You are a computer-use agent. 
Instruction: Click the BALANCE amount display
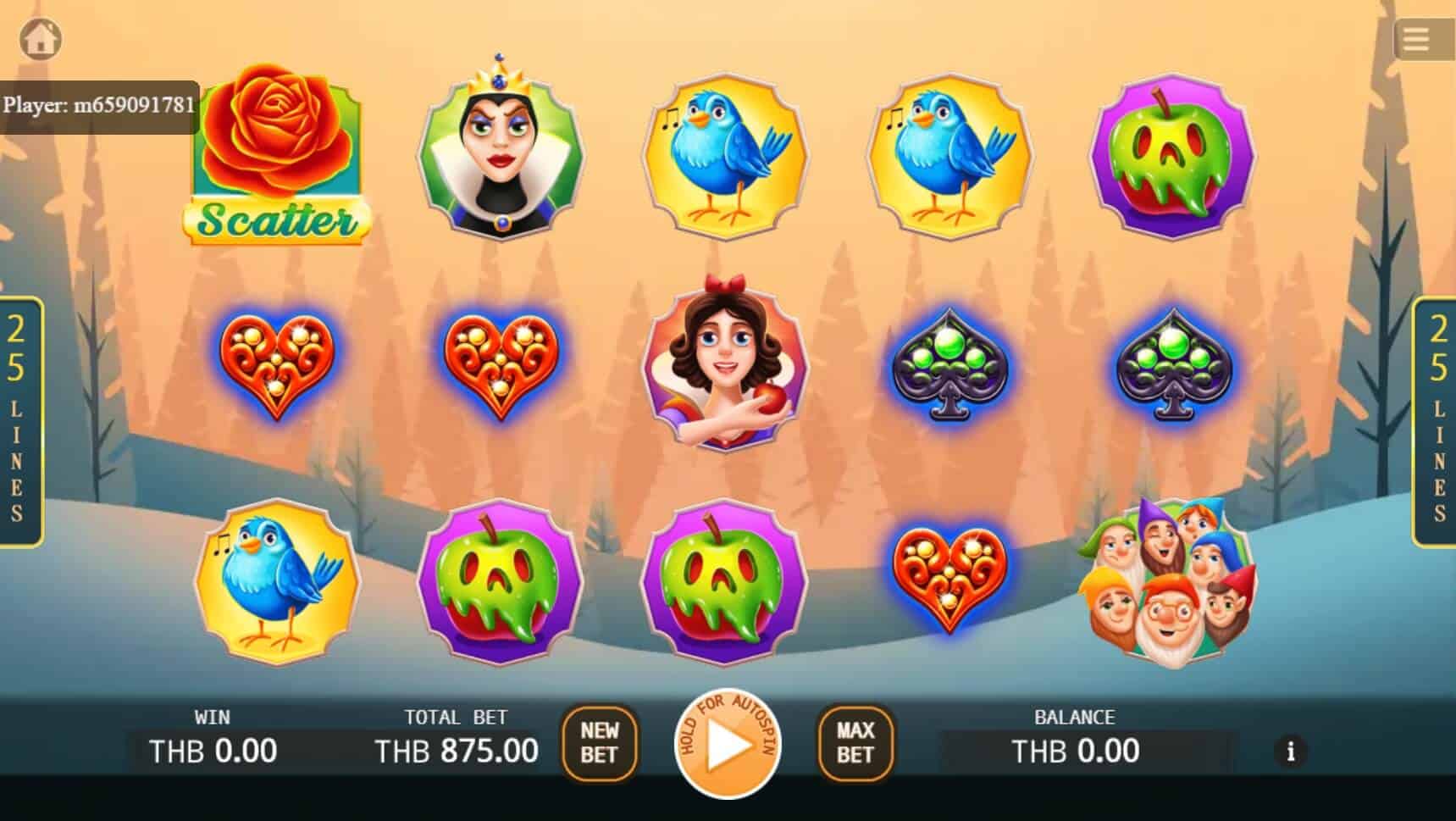coord(1075,749)
